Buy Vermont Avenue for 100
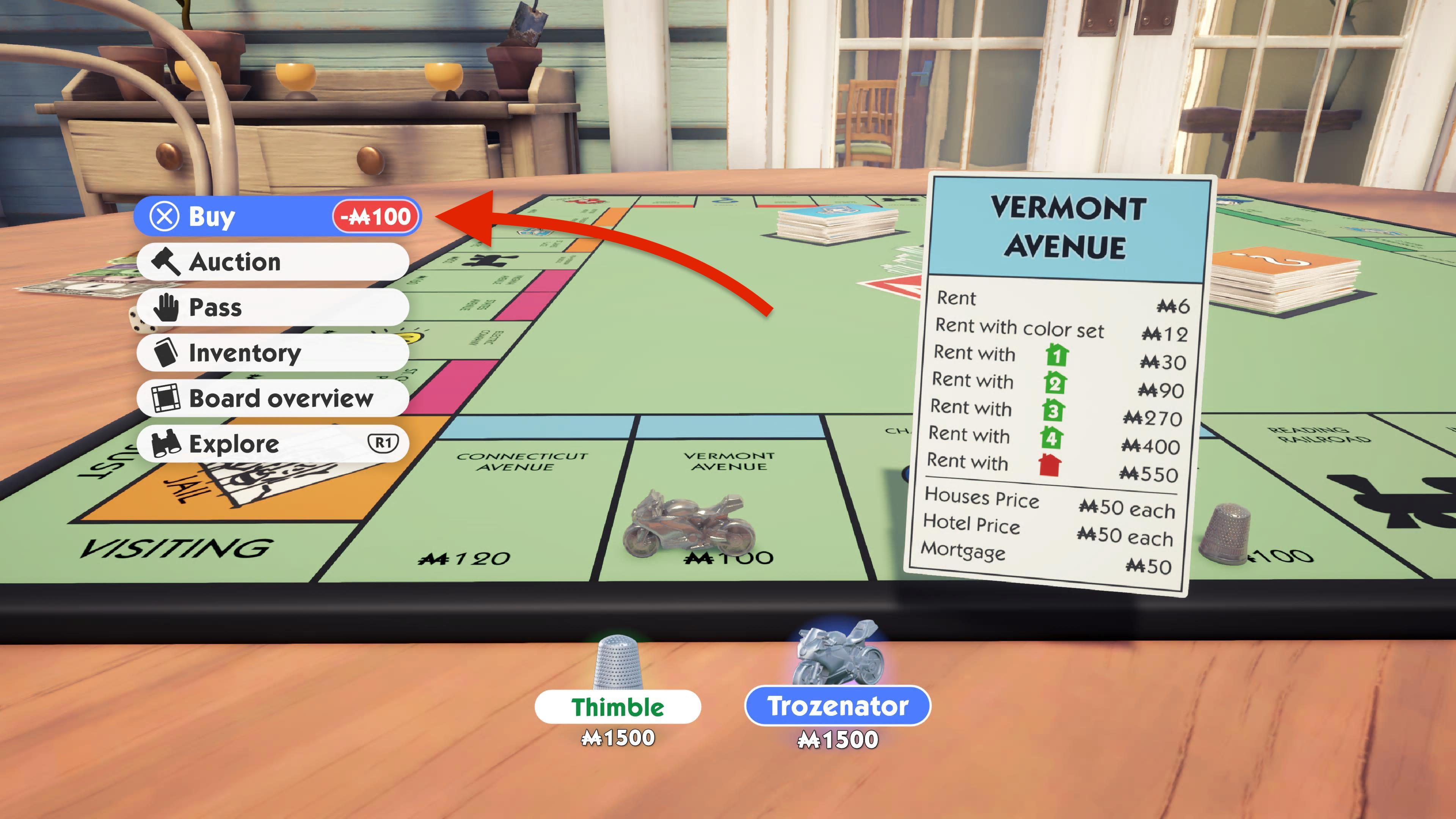This screenshot has height=819, width=1456. [277, 217]
